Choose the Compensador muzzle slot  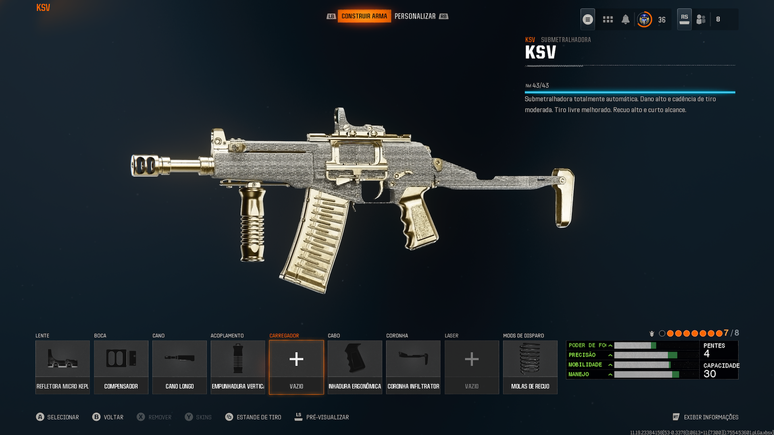[121, 366]
